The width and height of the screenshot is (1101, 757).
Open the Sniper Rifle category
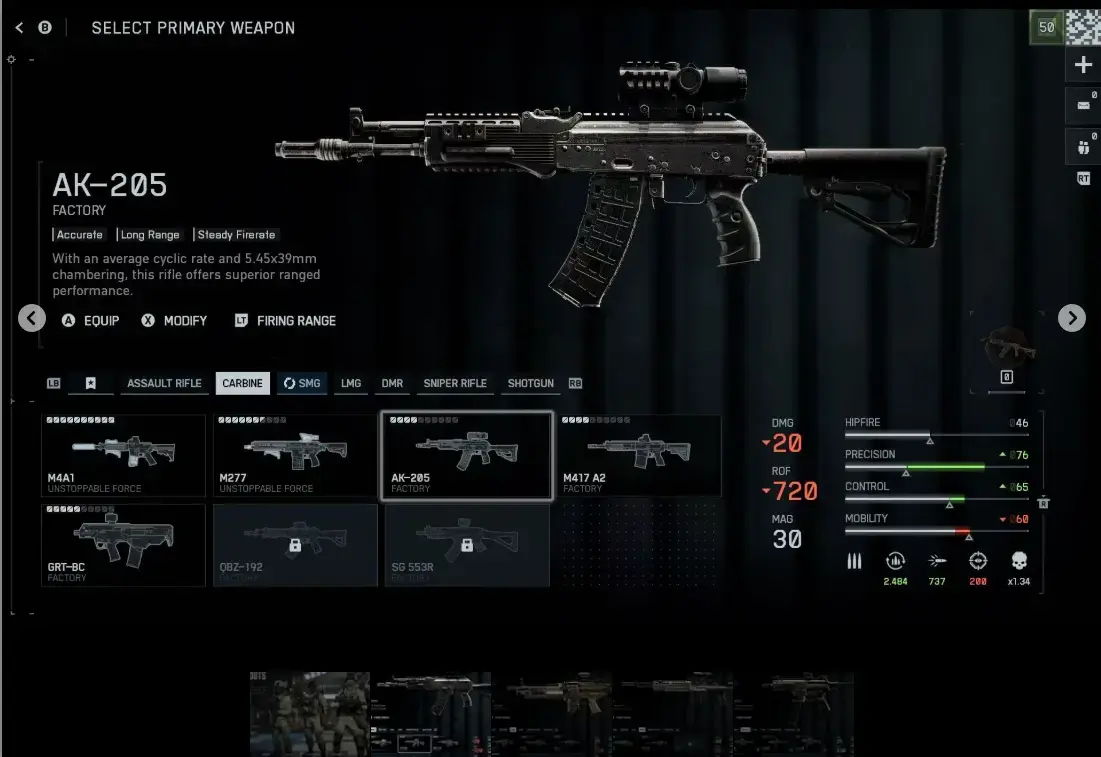point(455,383)
